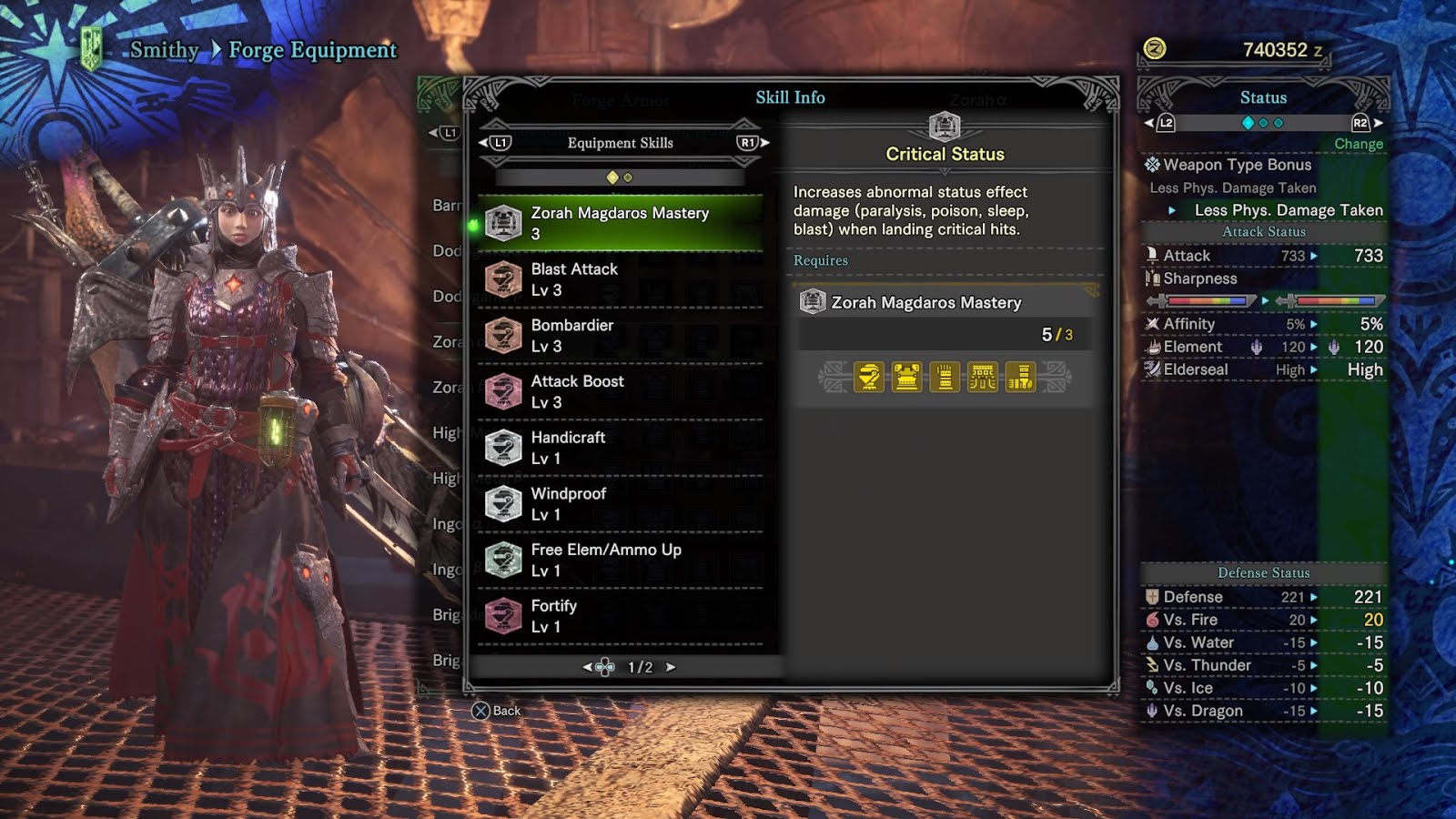The width and height of the screenshot is (1456, 819).
Task: Click the Change link in the Status panel
Action: (1359, 143)
